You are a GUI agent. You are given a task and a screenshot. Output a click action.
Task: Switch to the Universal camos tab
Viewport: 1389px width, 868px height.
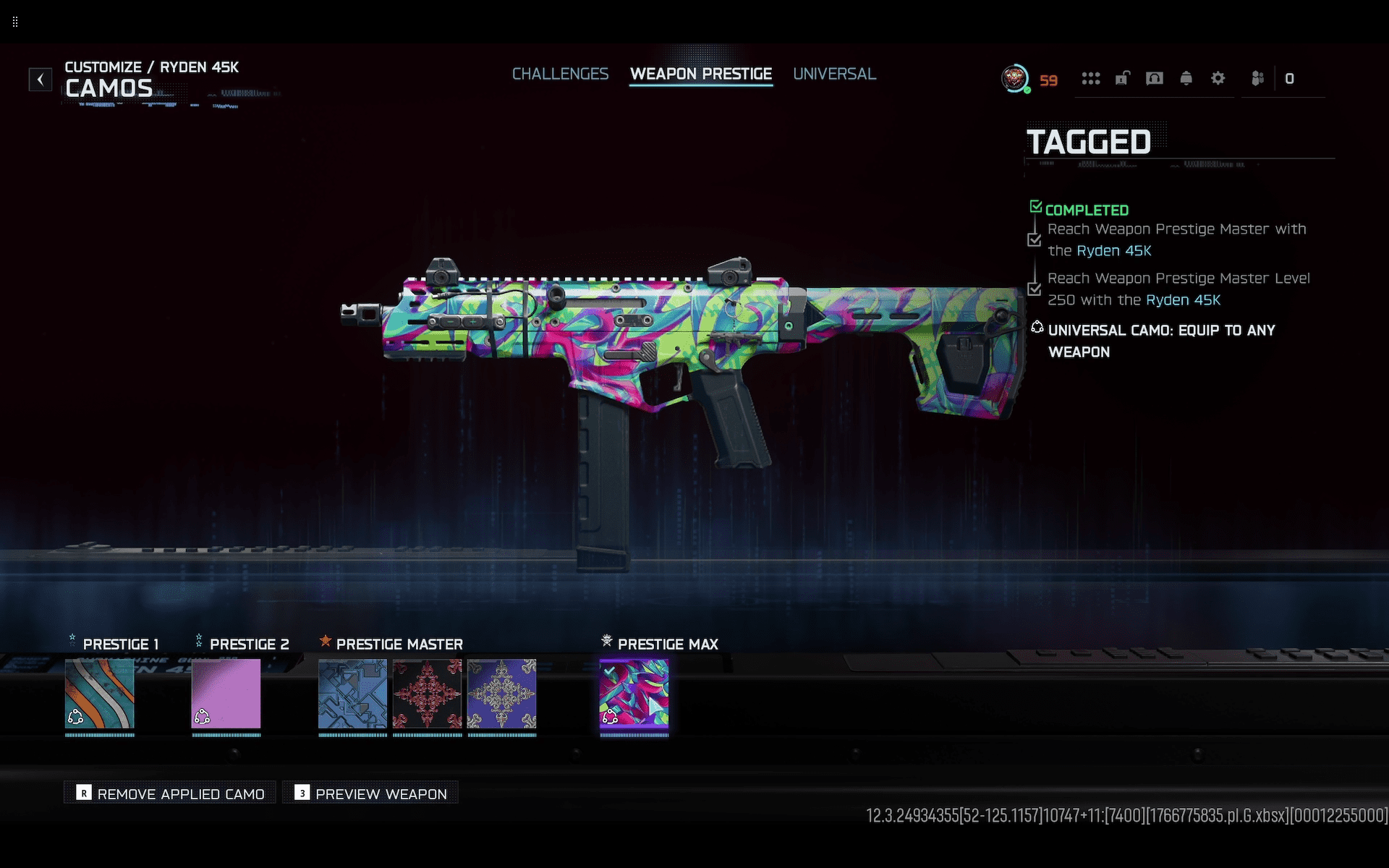(834, 74)
